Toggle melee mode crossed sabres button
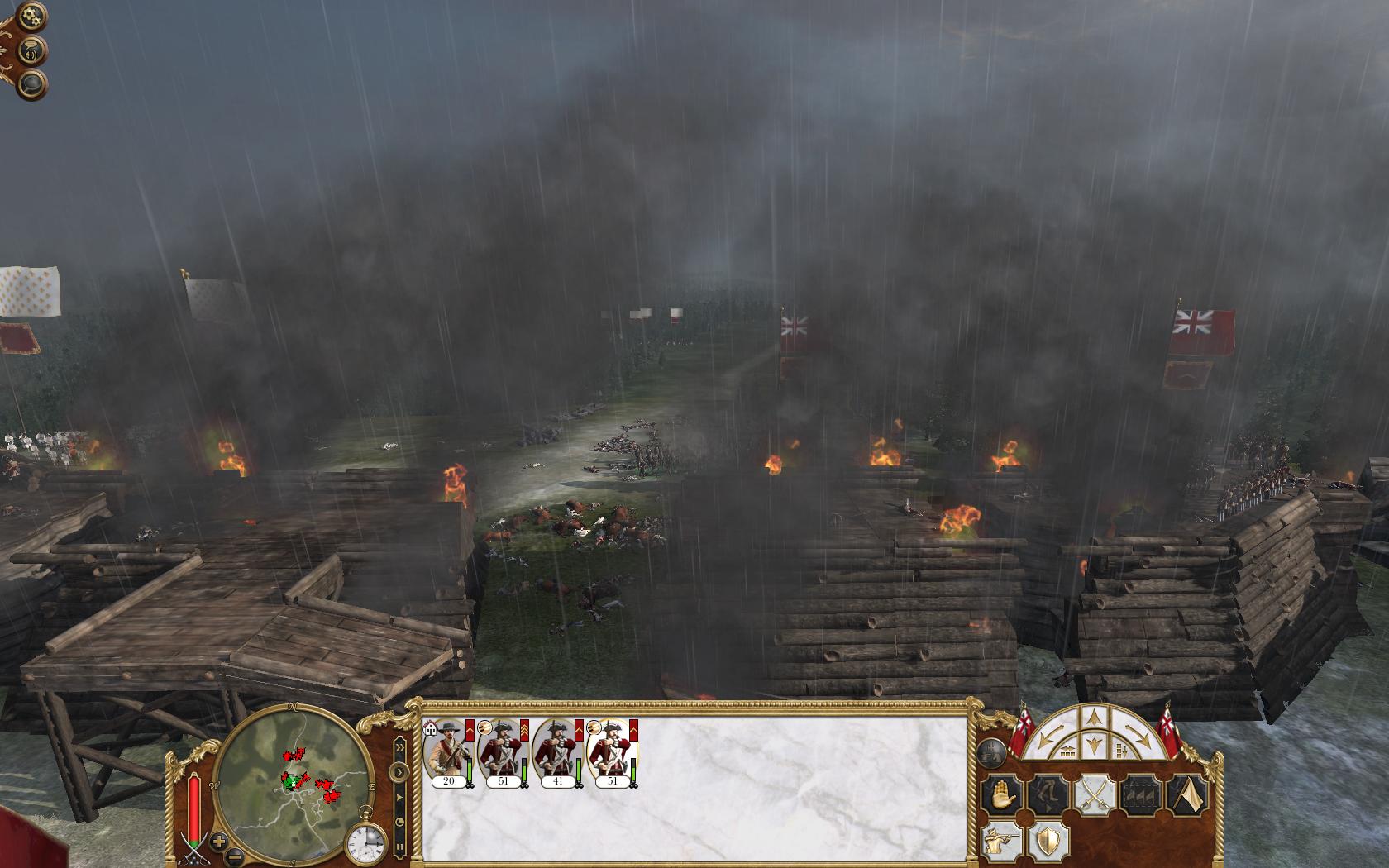Screen dimensions: 1389x868 (x=1094, y=796)
